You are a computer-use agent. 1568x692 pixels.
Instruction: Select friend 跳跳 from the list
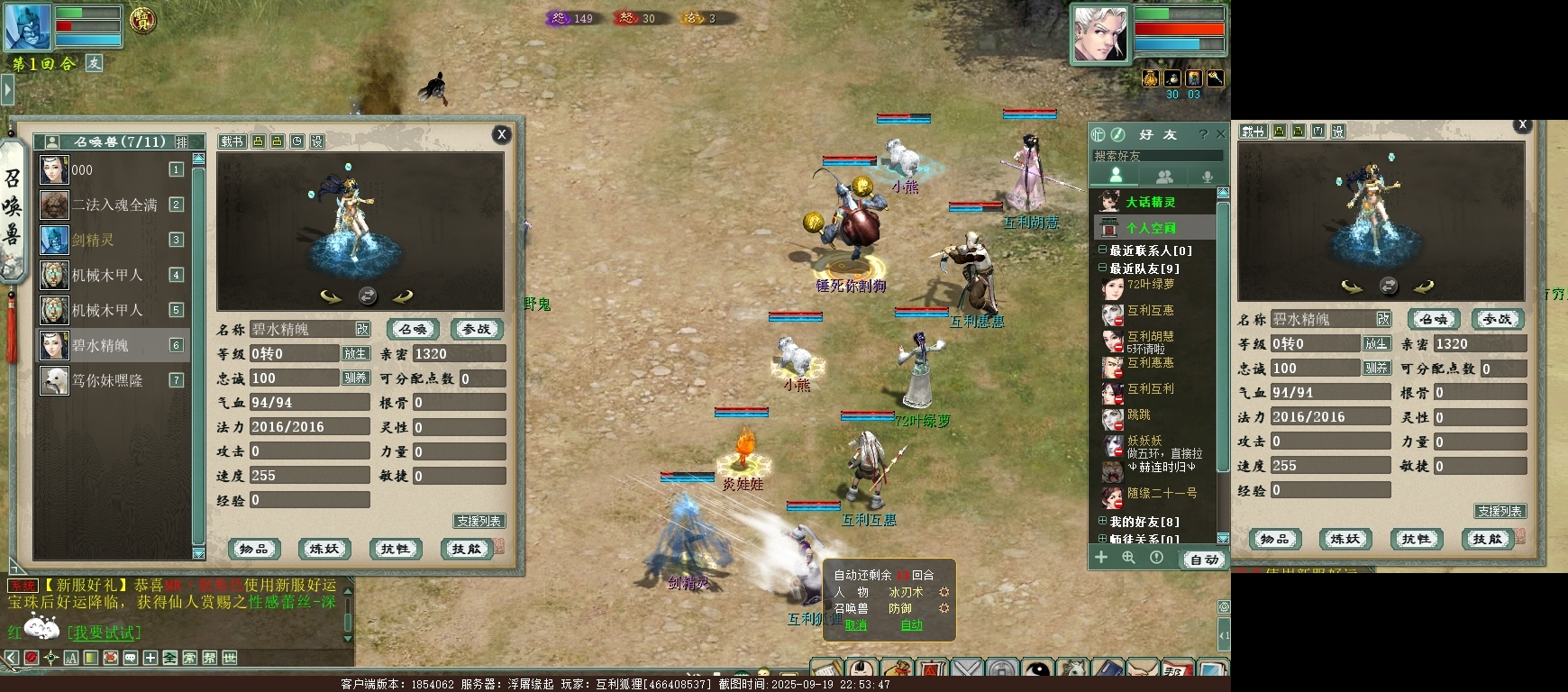point(1139,415)
